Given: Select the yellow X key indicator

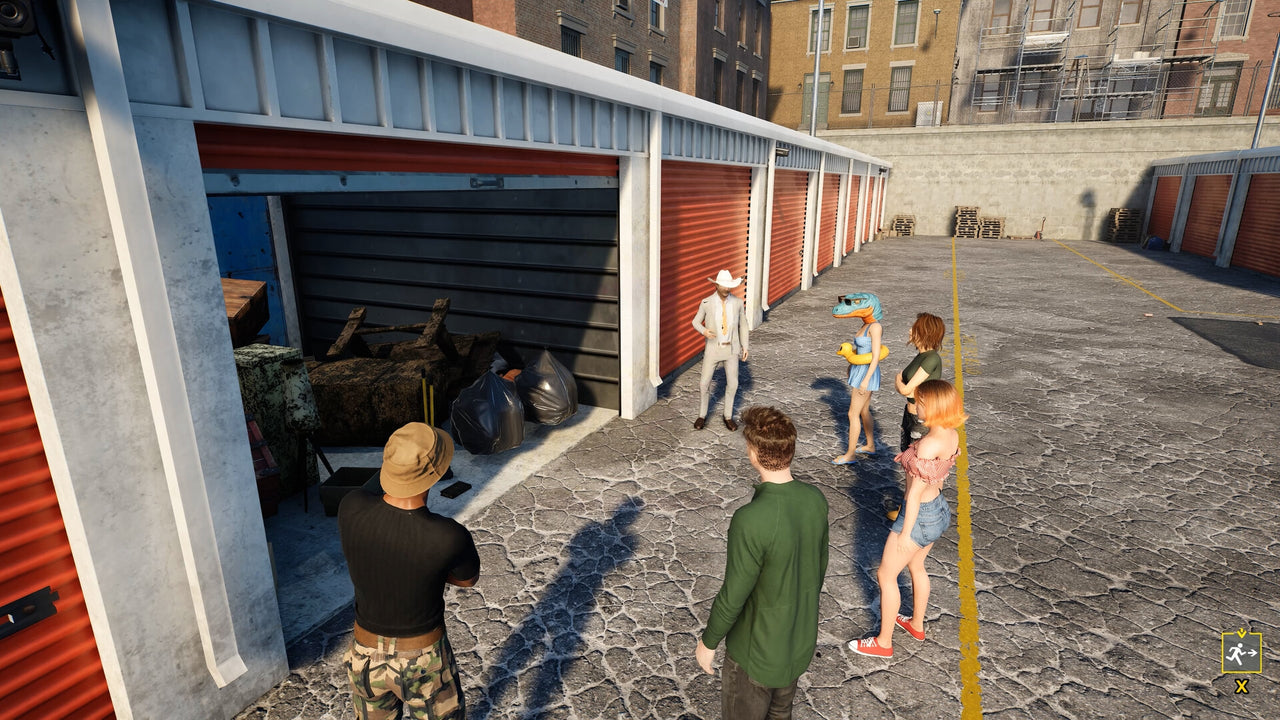Looking at the screenshot, I should pos(1240,688).
